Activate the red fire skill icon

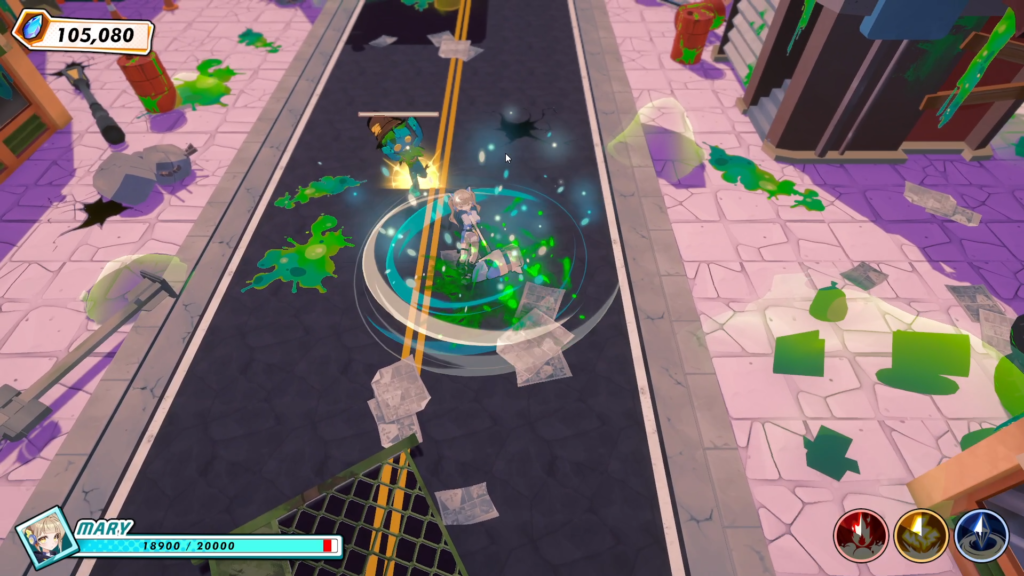click(x=861, y=536)
